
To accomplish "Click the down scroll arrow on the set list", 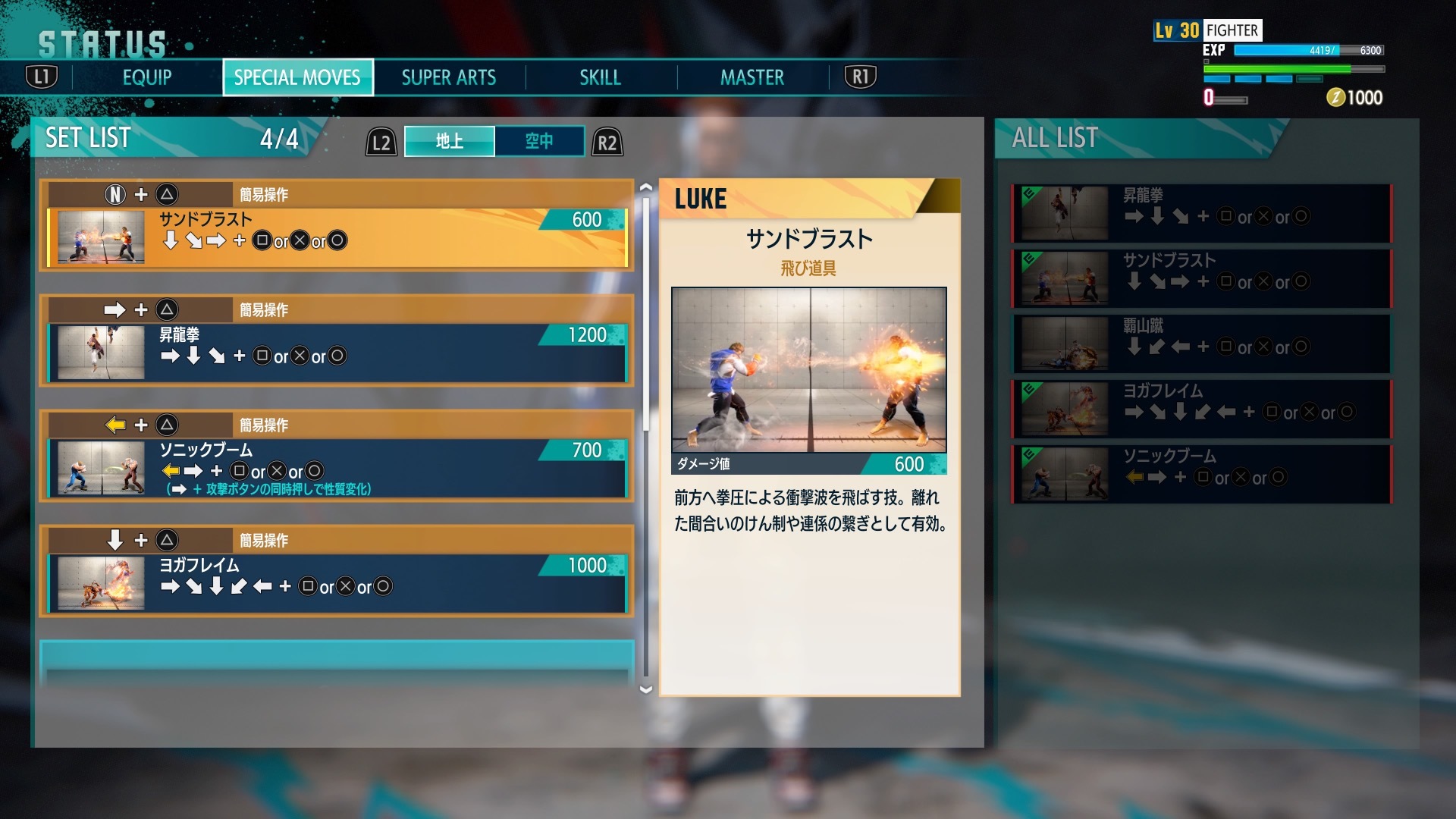I will pos(644,690).
